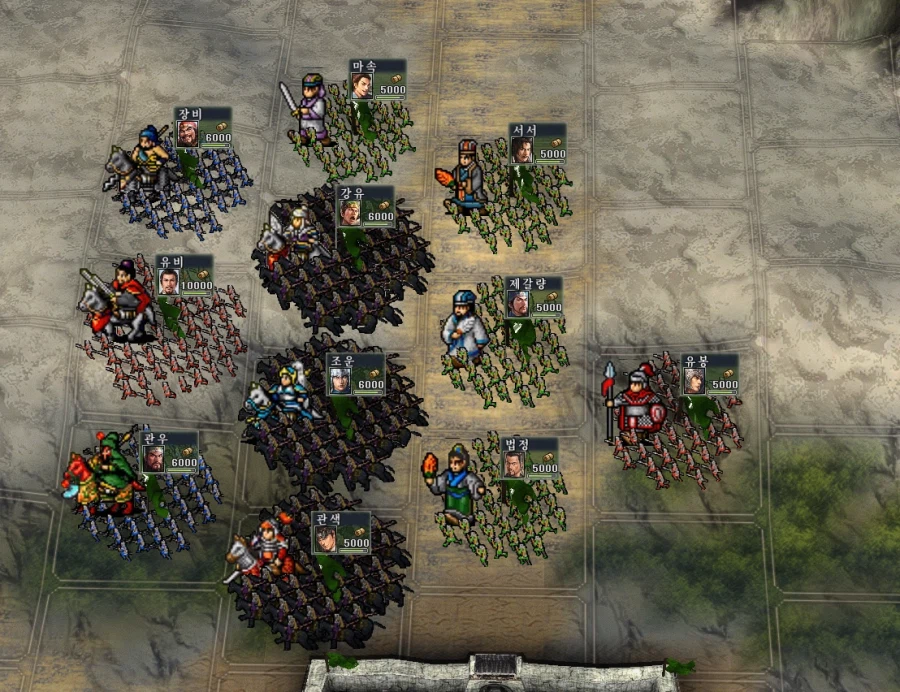Image resolution: width=900 pixels, height=692 pixels.
Task: Select the 조운 unit nameplate
Action: tap(355, 374)
